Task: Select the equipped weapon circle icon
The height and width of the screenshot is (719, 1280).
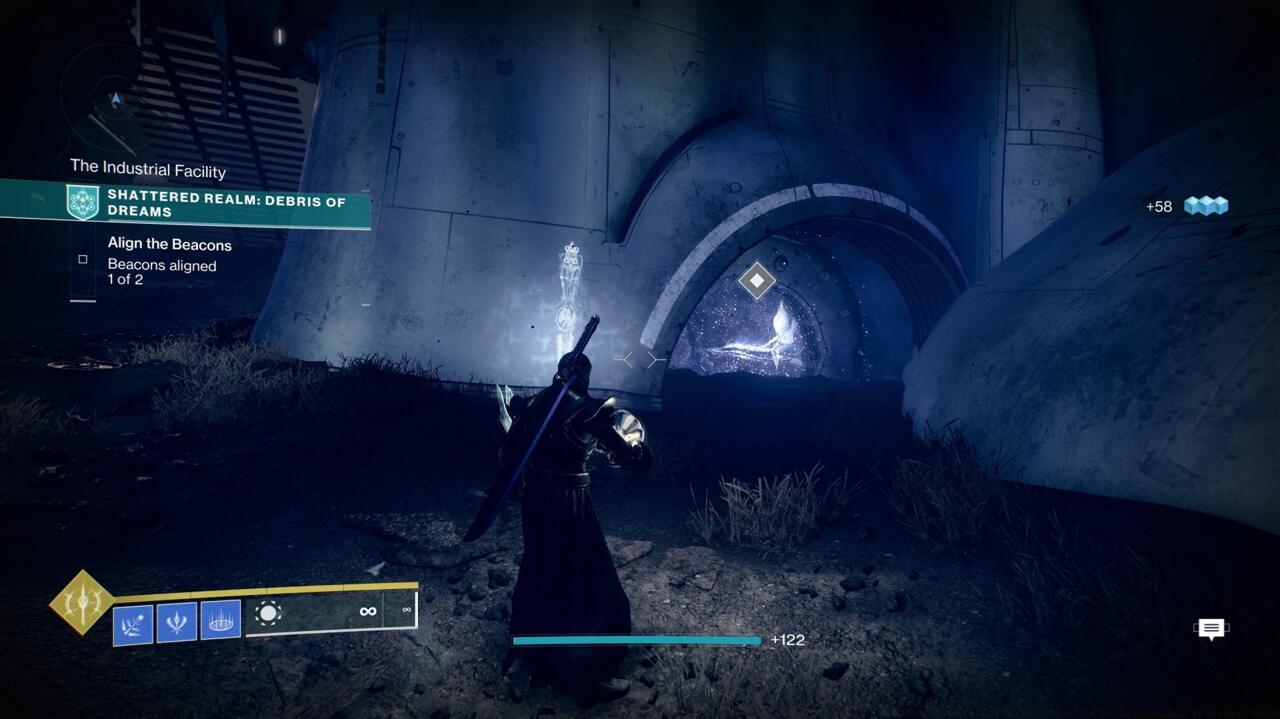Action: point(268,613)
